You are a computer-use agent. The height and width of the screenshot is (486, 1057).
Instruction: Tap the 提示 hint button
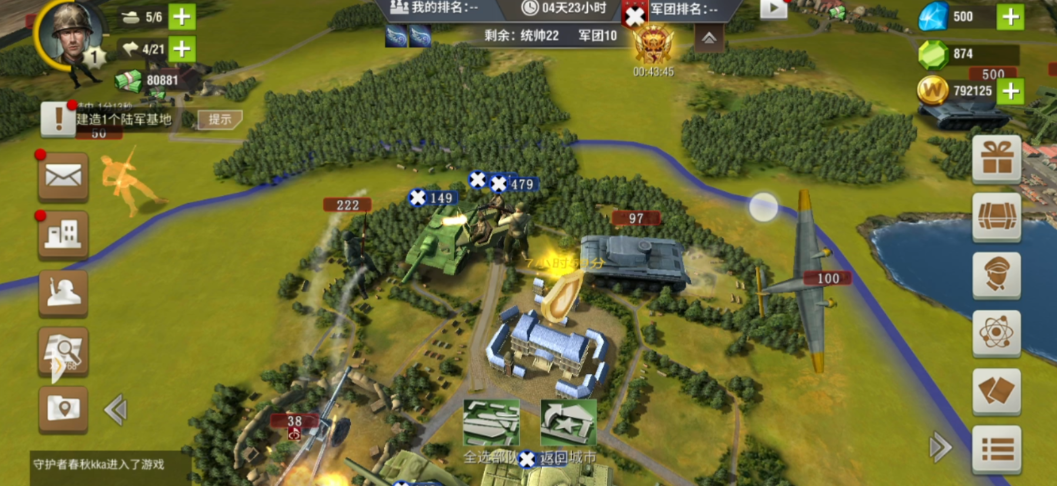click(220, 119)
